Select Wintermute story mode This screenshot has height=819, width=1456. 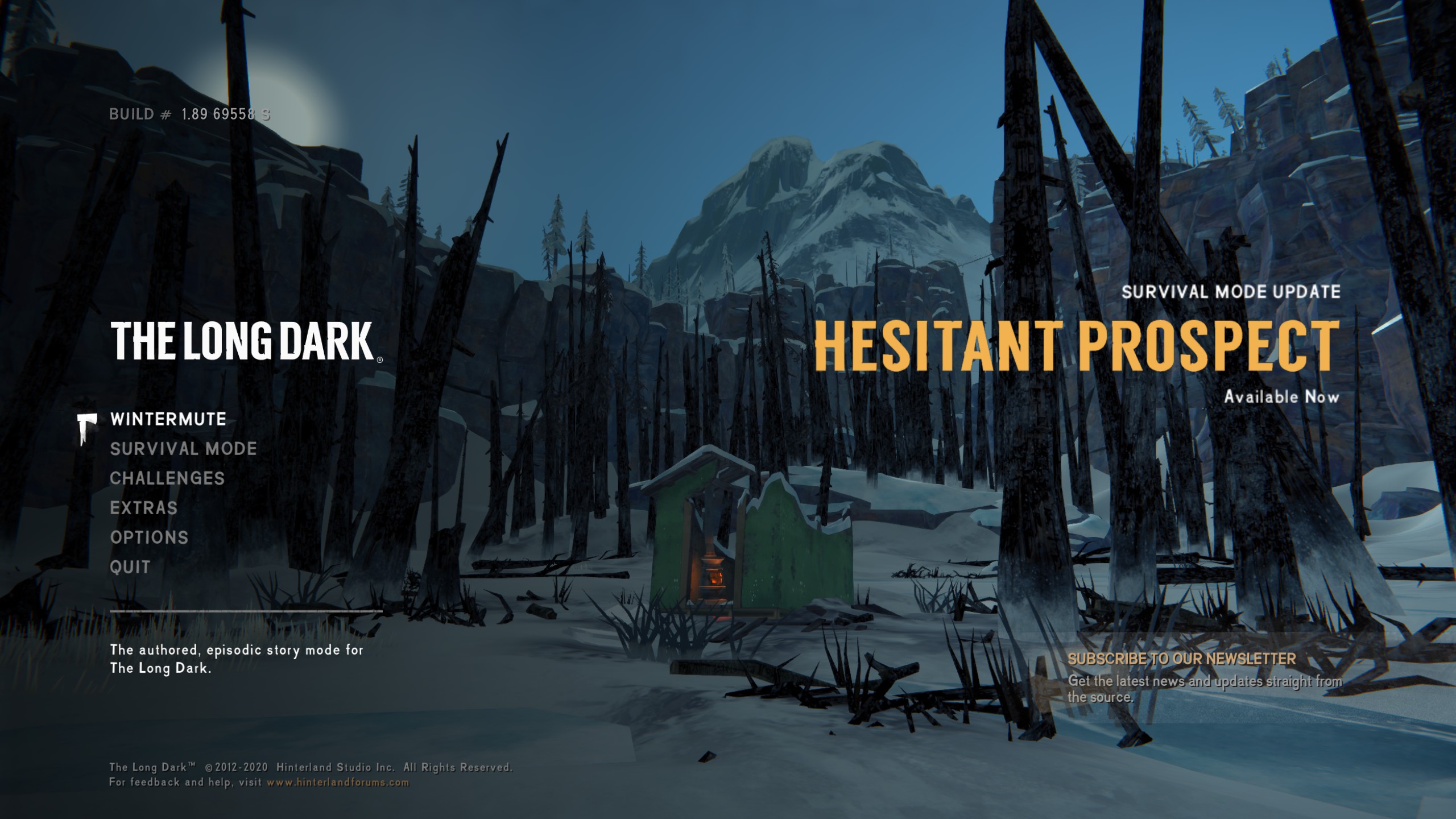[168, 419]
